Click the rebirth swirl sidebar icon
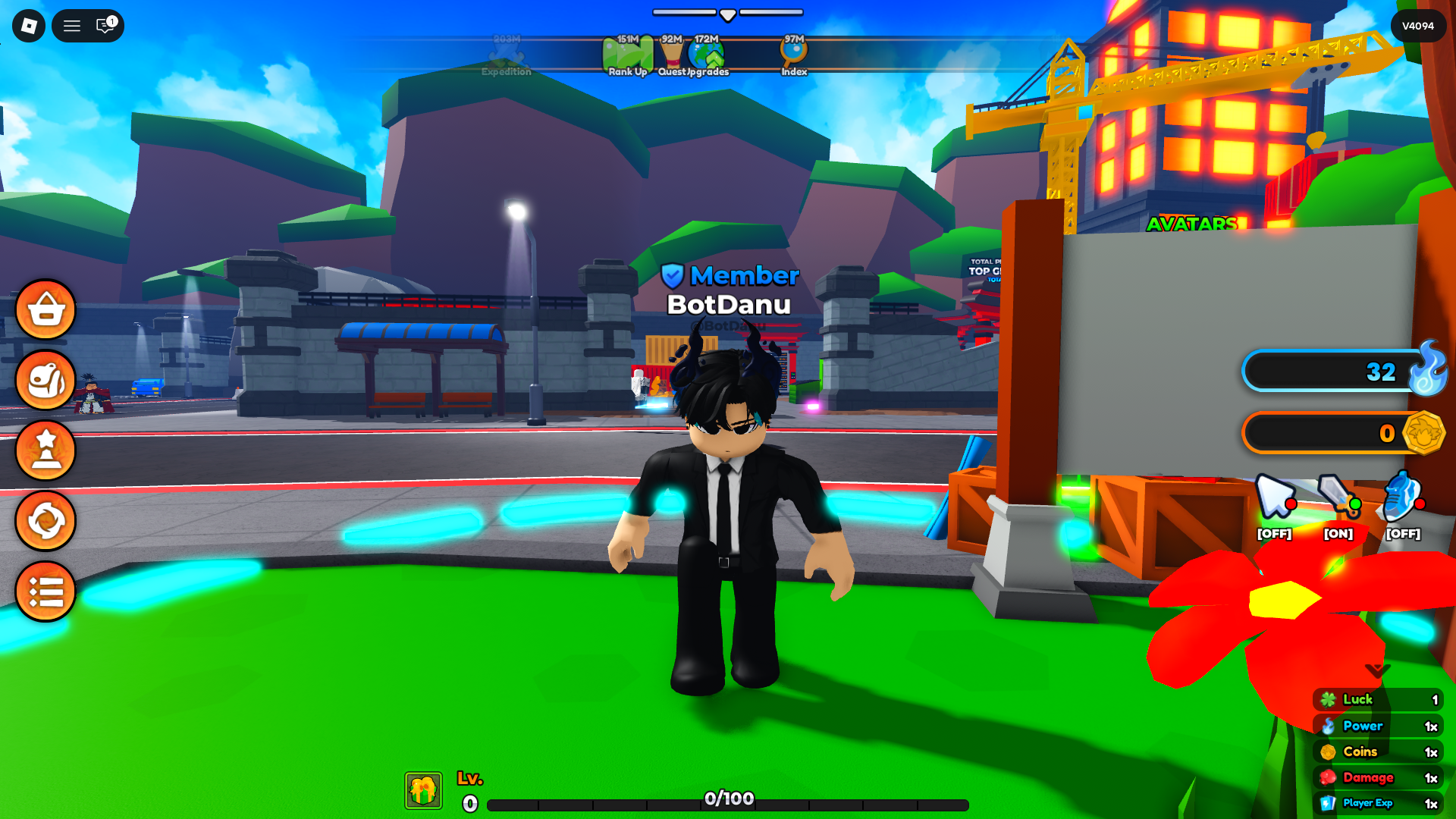 45,520
